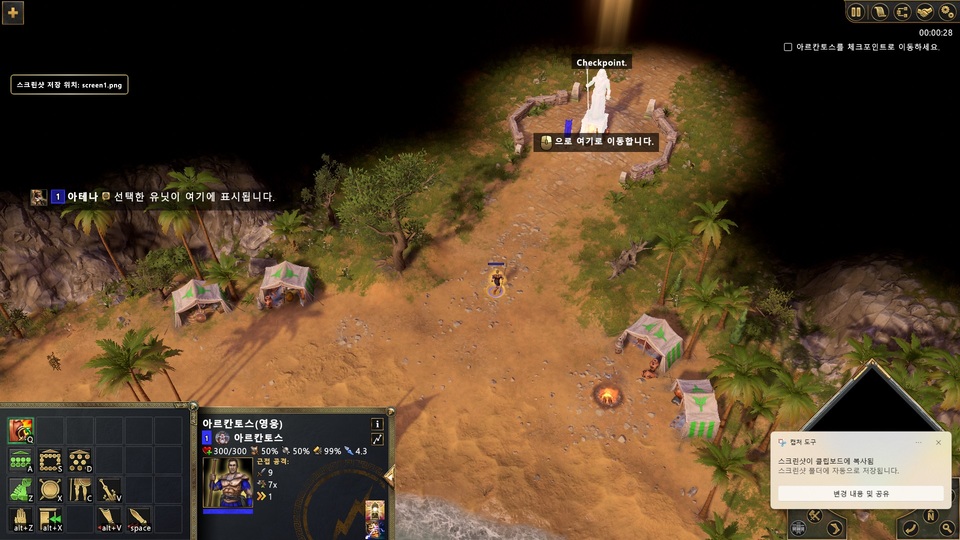Open the tech tree diagram icon
Image resolution: width=960 pixels, height=540 pixels.
(903, 12)
